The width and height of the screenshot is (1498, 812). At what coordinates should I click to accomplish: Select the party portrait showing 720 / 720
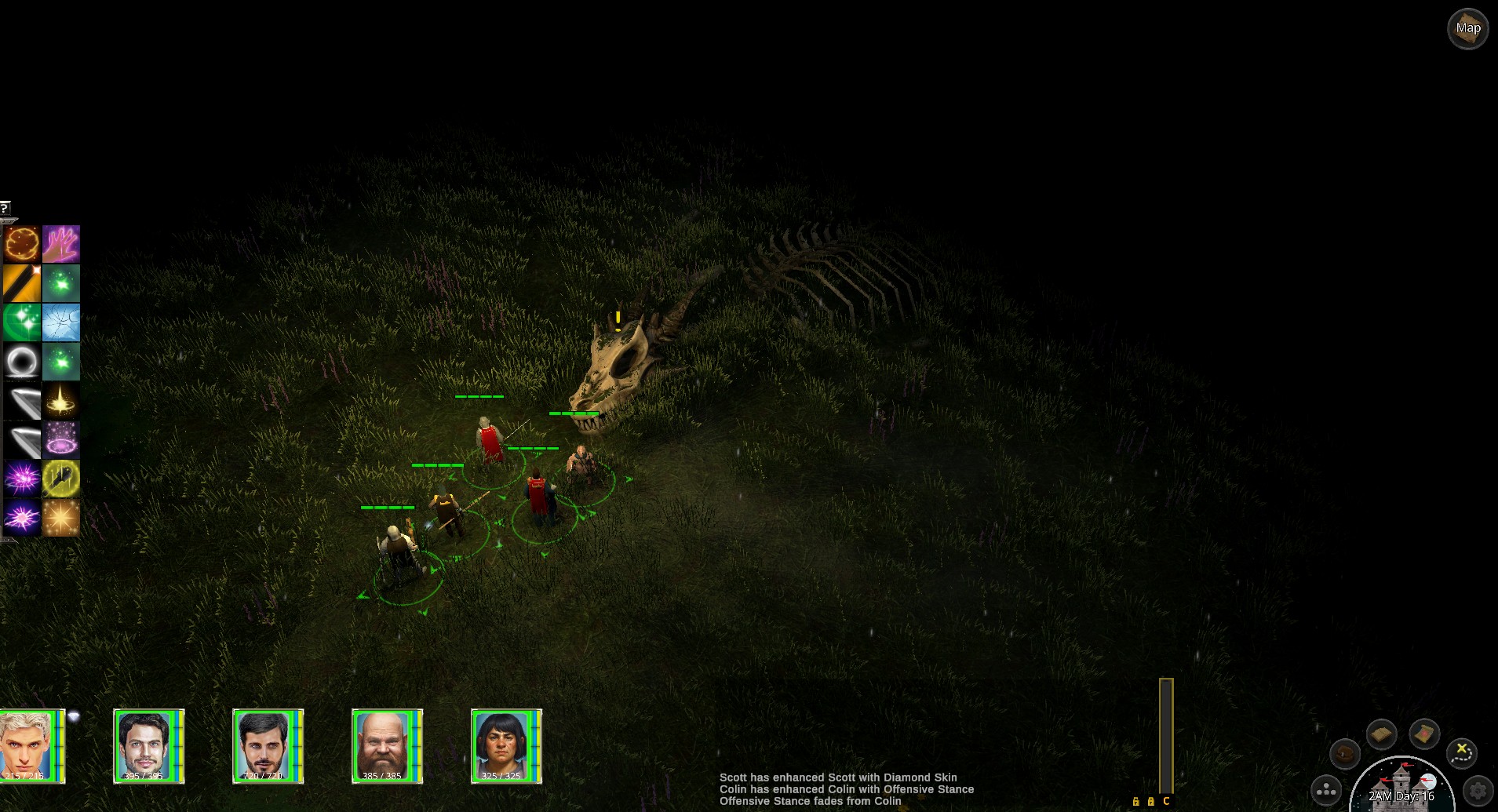pos(267,745)
